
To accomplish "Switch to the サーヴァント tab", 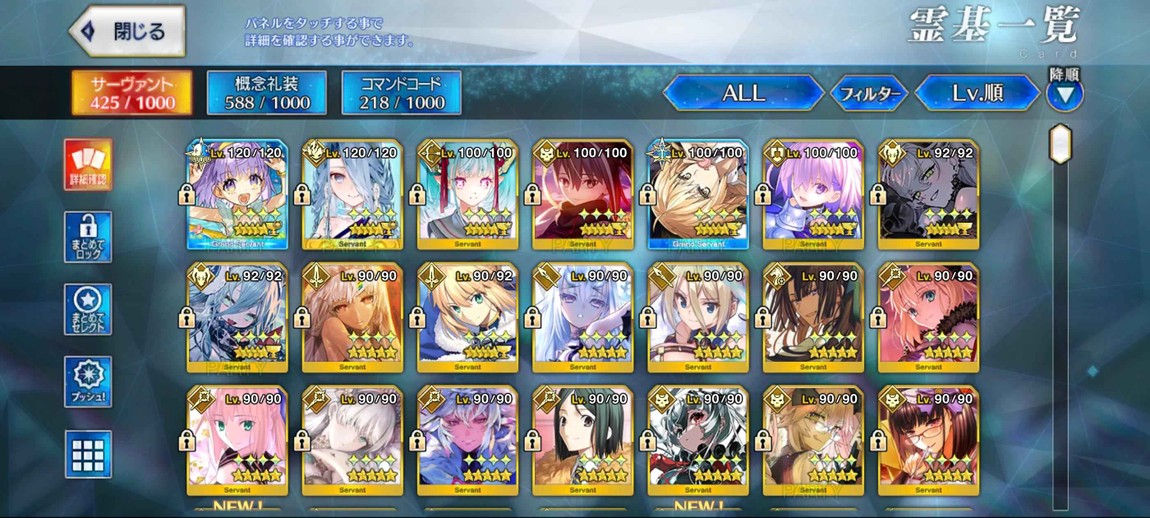I will pos(132,92).
